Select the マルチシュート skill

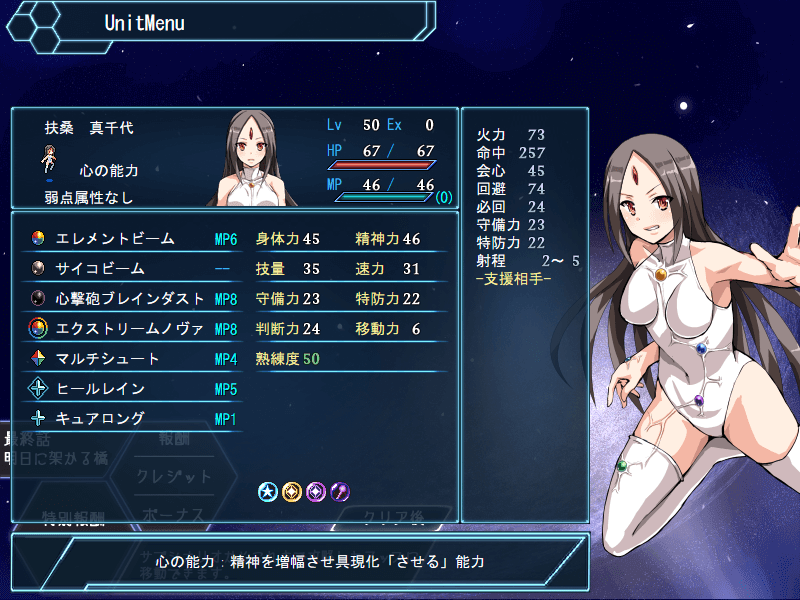tap(108, 359)
